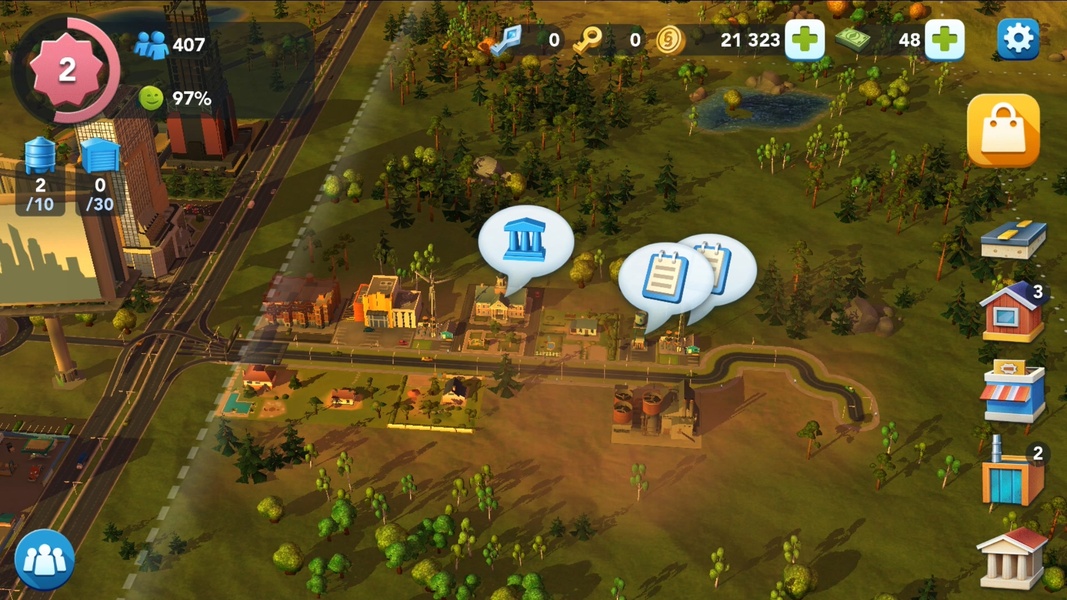Open the shopping bag store
Screen dimensions: 1067x600
point(1003,130)
